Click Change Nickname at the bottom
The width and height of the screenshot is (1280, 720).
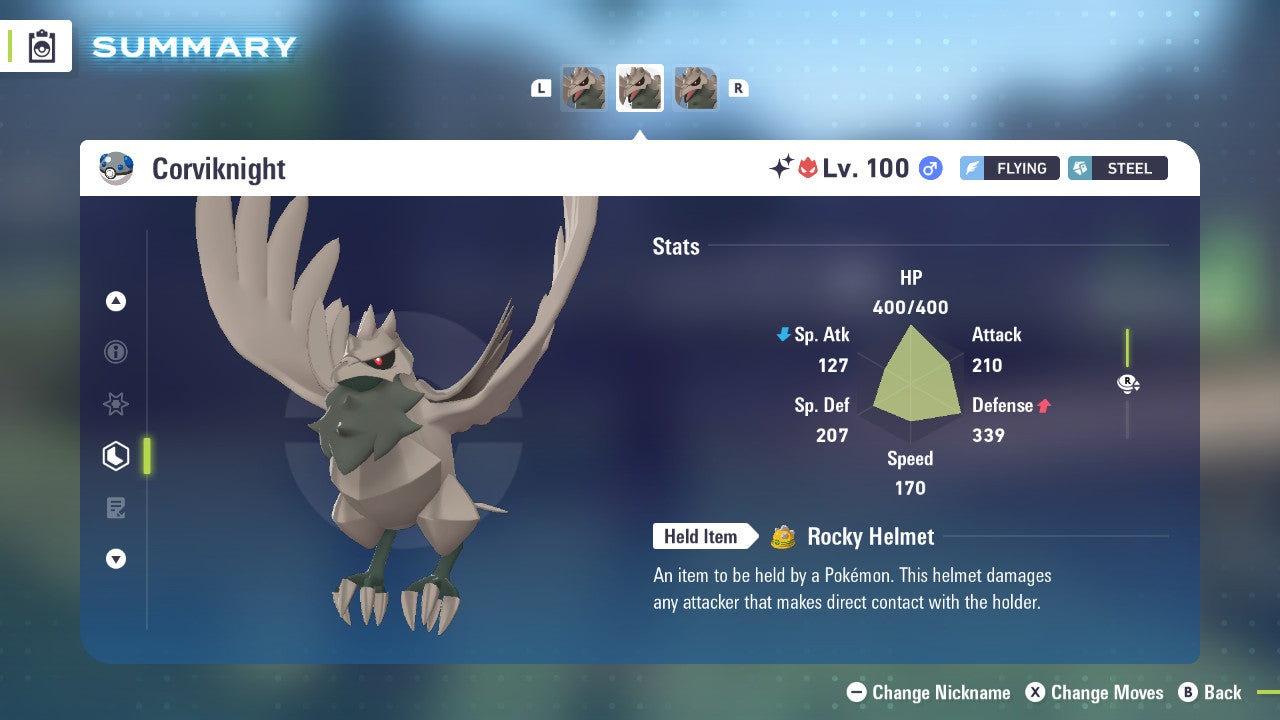pyautogui.click(x=930, y=692)
